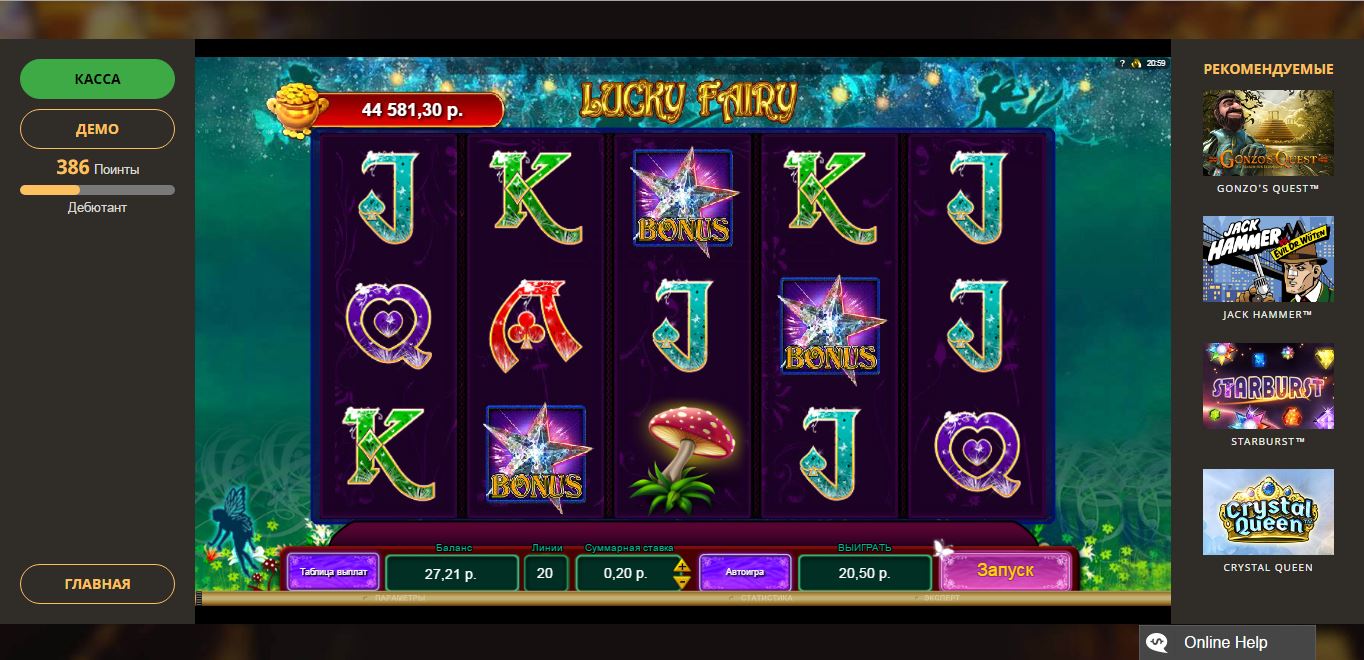Image resolution: width=1364 pixels, height=660 pixels.
Task: Open the Параметры panel
Action: [x=399, y=598]
